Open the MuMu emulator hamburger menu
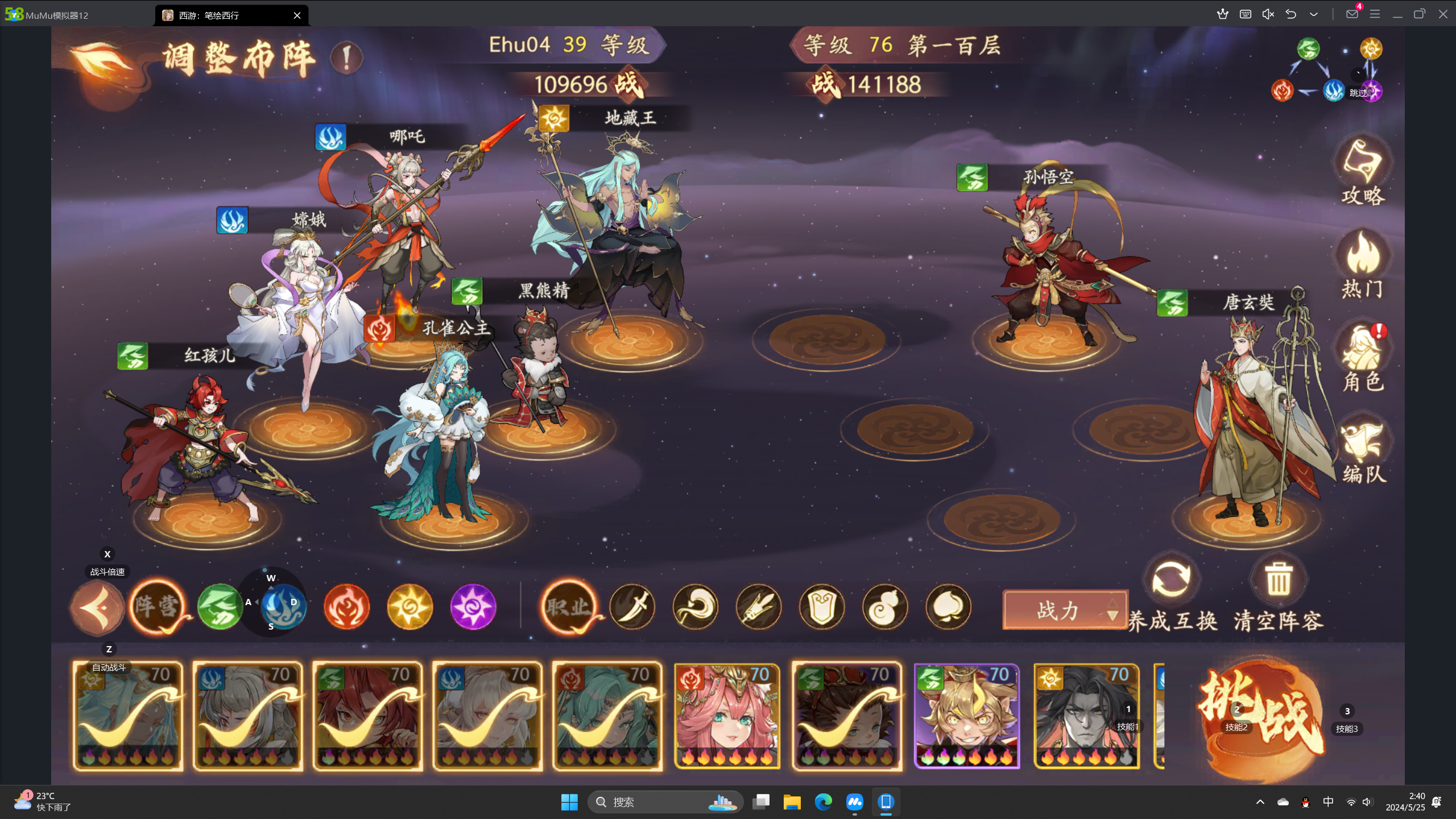Screen dimensions: 1456x819 click(1375, 14)
